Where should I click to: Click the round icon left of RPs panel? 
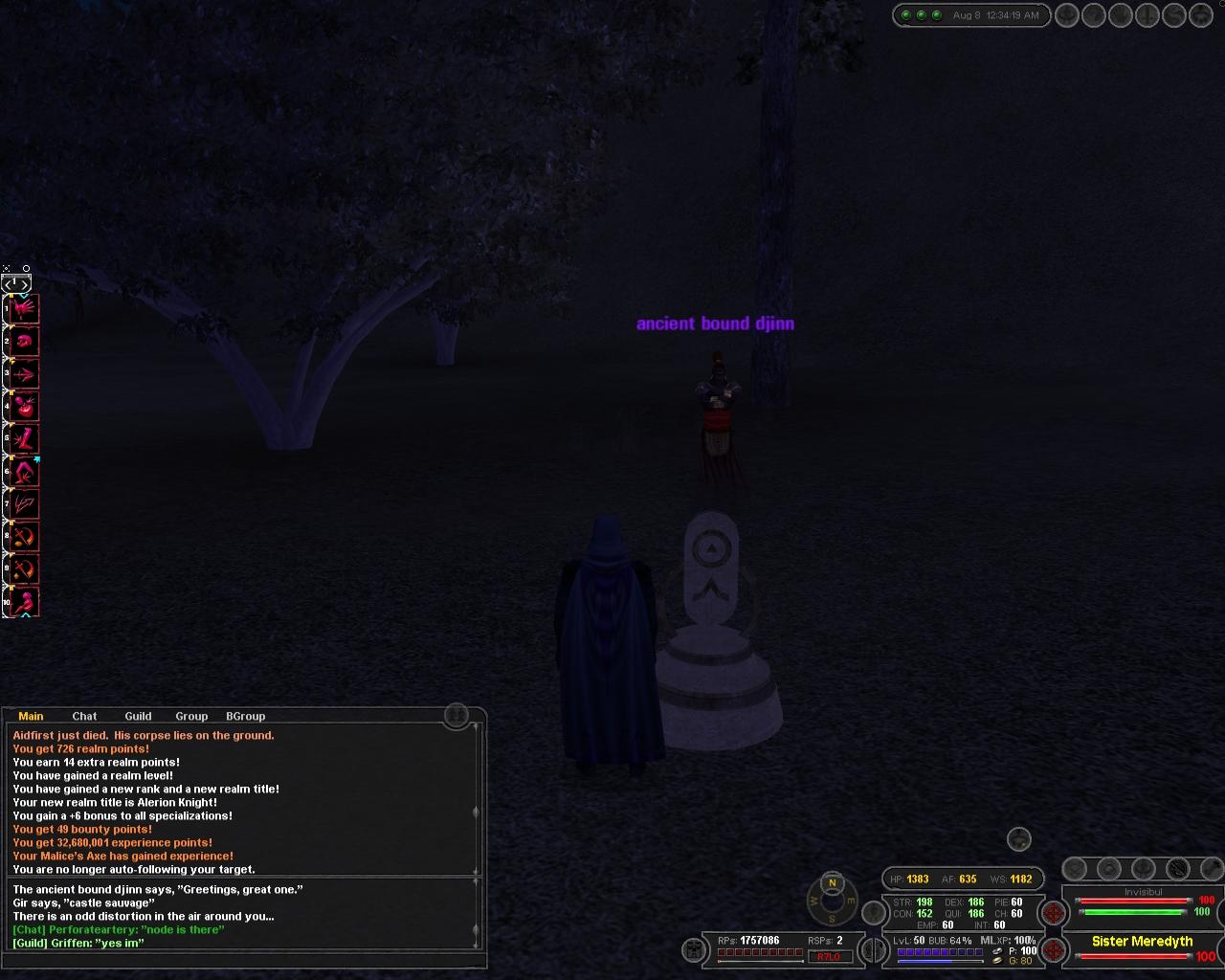[693, 949]
